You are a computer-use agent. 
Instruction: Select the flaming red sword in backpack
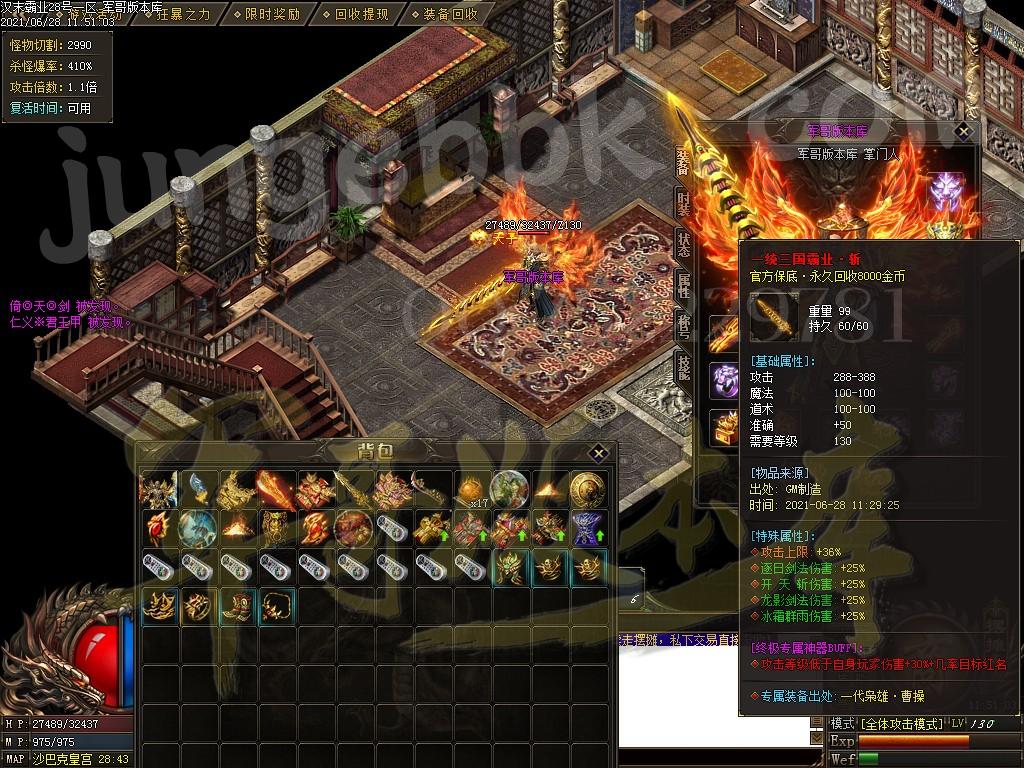pos(275,490)
